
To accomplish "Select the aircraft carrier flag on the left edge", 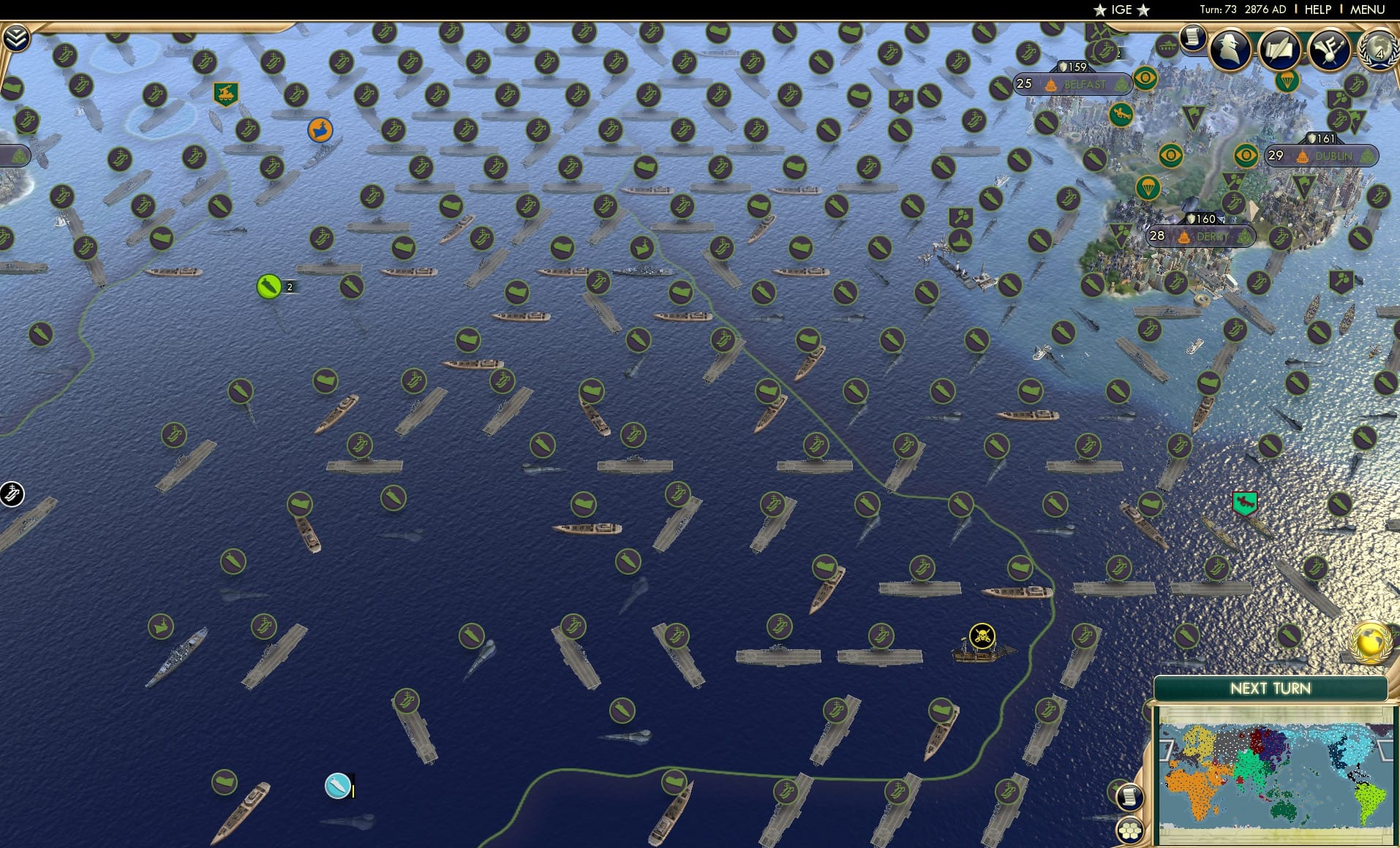I will tap(10, 493).
